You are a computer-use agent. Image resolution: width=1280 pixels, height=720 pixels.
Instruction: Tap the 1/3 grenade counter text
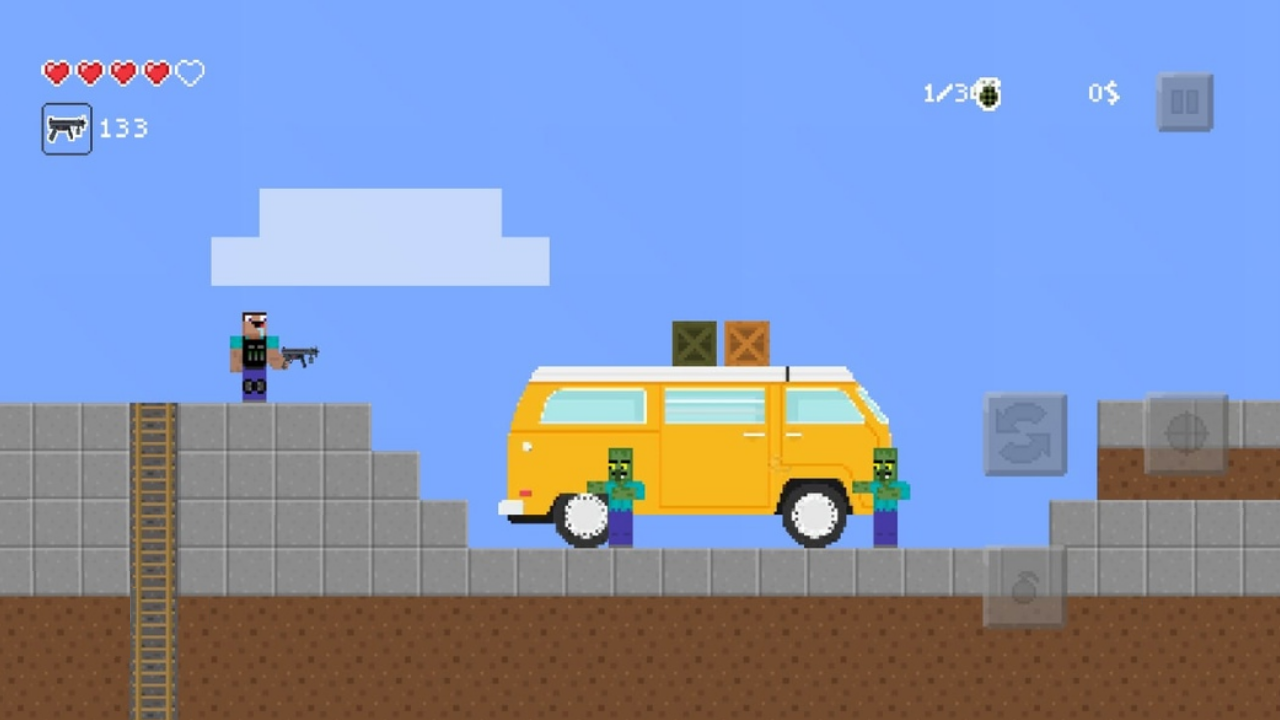[943, 93]
